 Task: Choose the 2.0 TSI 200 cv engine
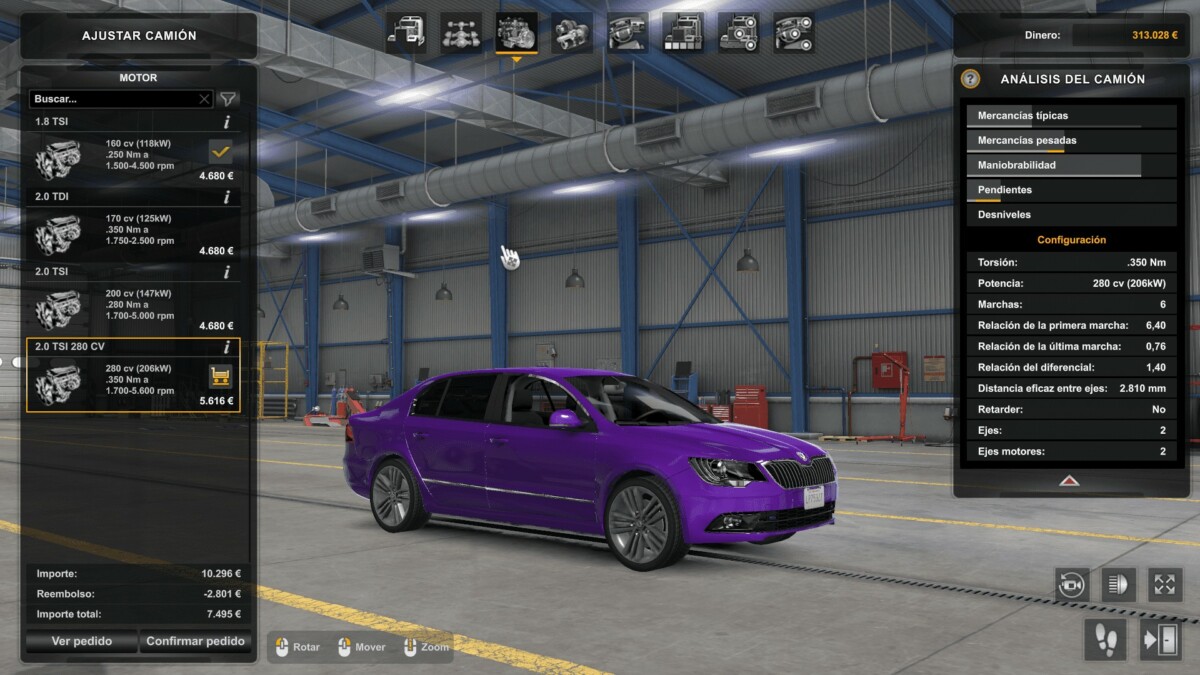pyautogui.click(x=133, y=304)
